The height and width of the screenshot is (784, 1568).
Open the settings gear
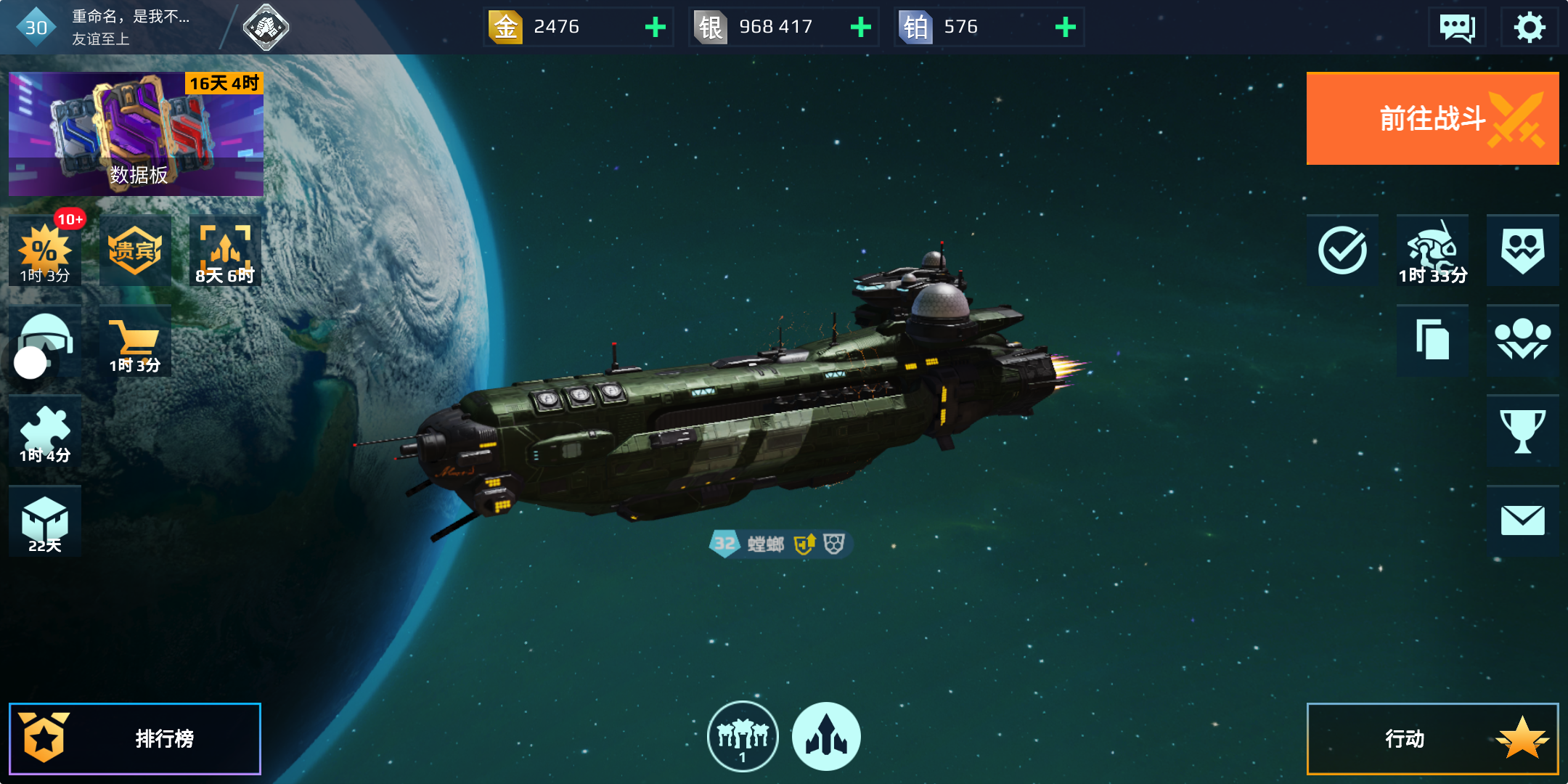1529,28
